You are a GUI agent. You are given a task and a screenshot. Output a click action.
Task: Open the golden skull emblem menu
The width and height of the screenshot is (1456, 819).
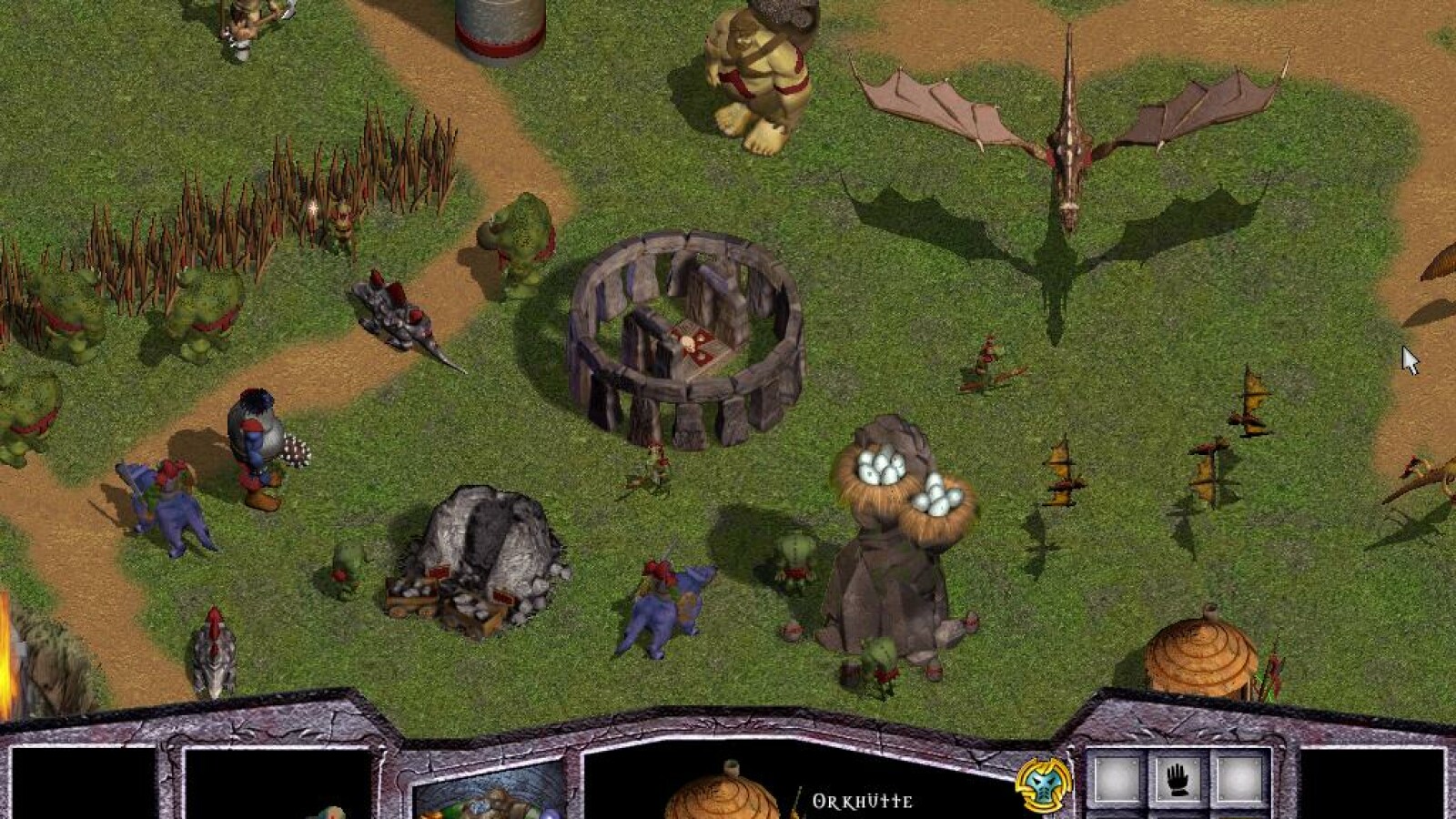(1043, 784)
